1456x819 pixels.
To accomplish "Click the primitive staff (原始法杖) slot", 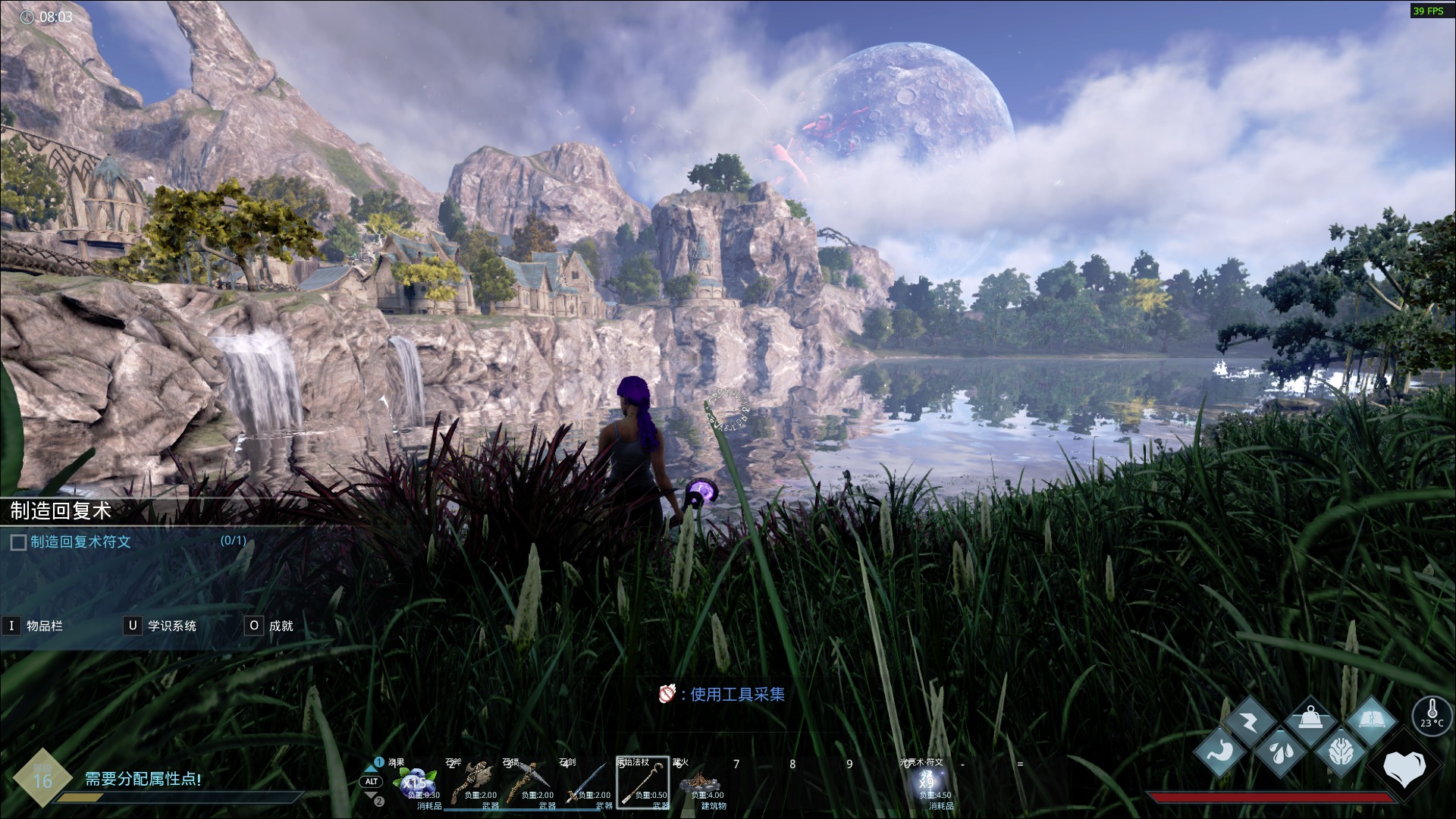I will (x=642, y=783).
